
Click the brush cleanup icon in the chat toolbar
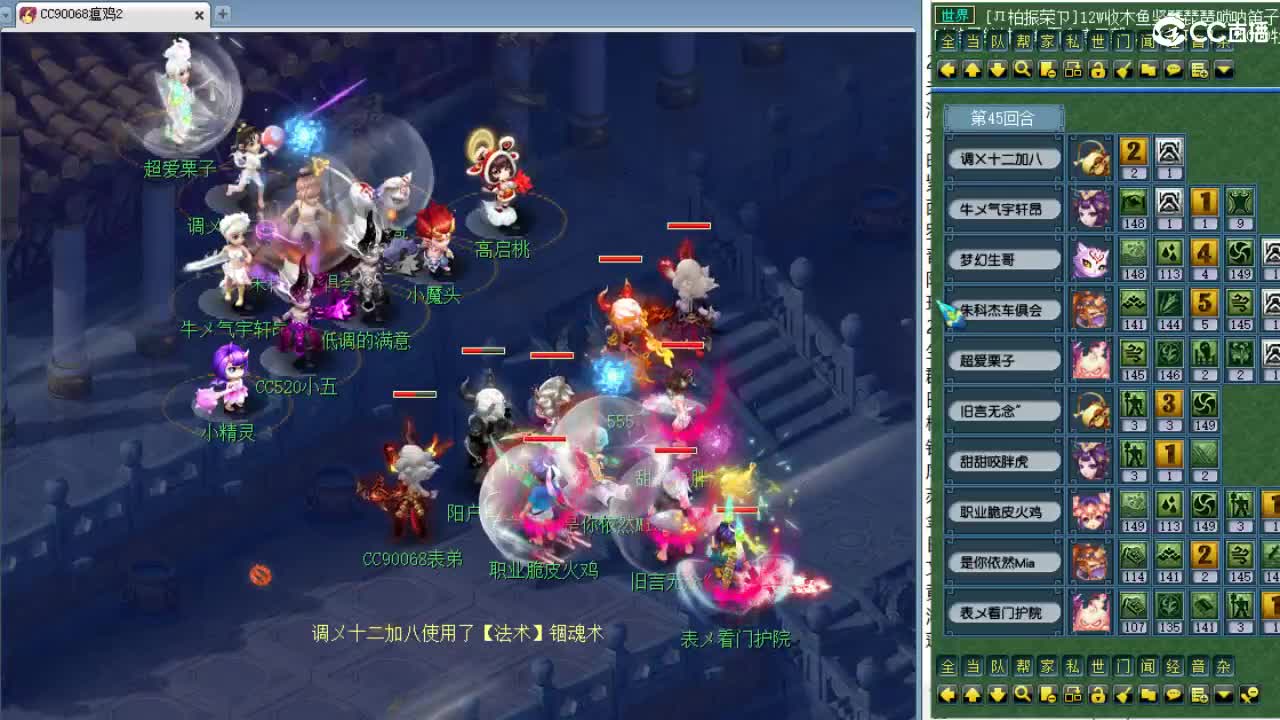(x=1125, y=70)
